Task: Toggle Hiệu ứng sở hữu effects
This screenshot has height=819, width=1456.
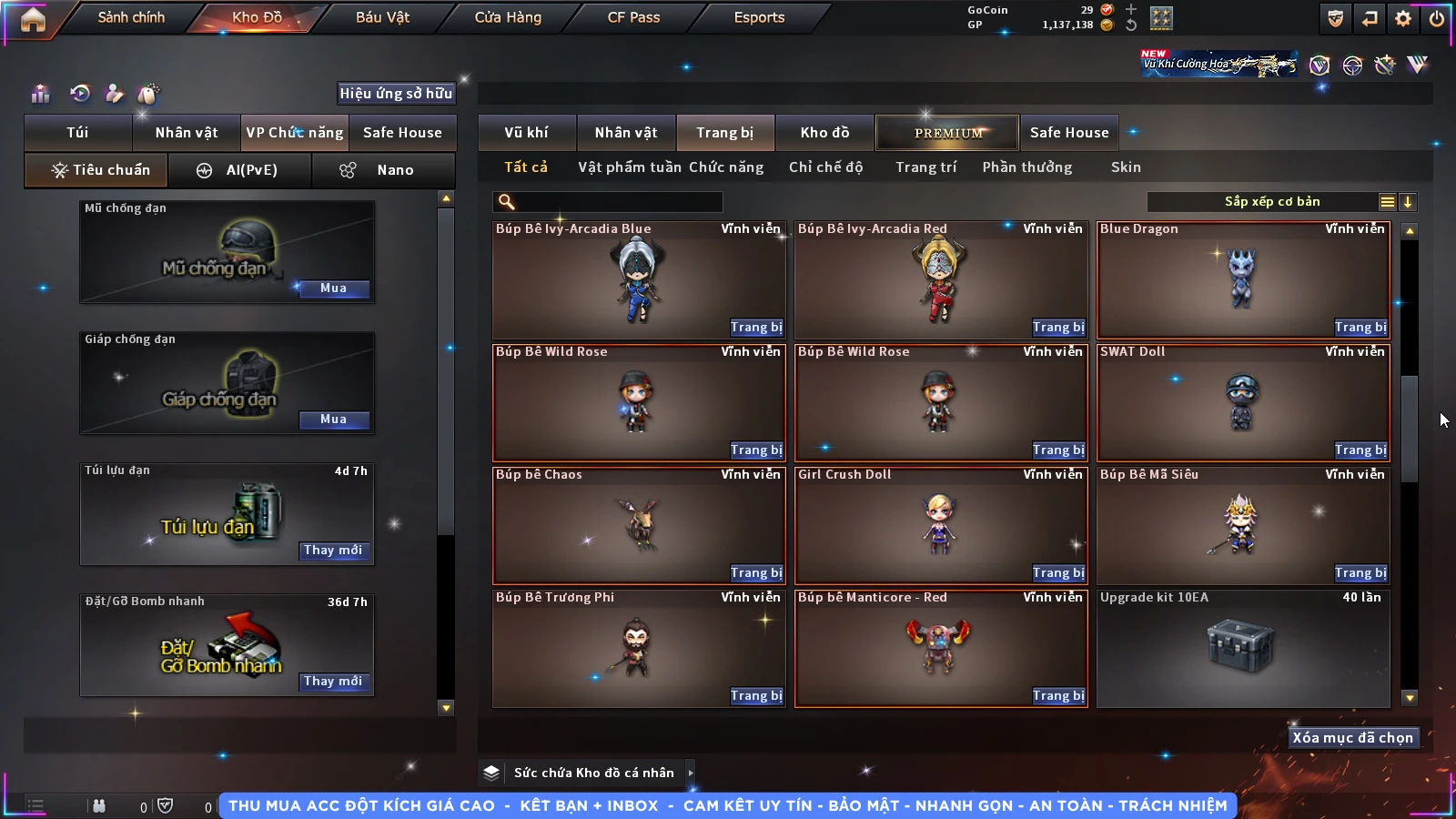Action: point(396,93)
